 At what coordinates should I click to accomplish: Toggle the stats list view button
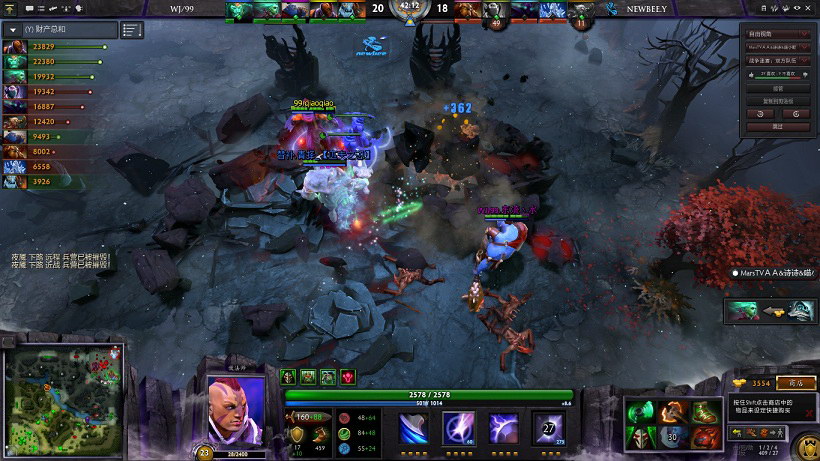(132, 30)
